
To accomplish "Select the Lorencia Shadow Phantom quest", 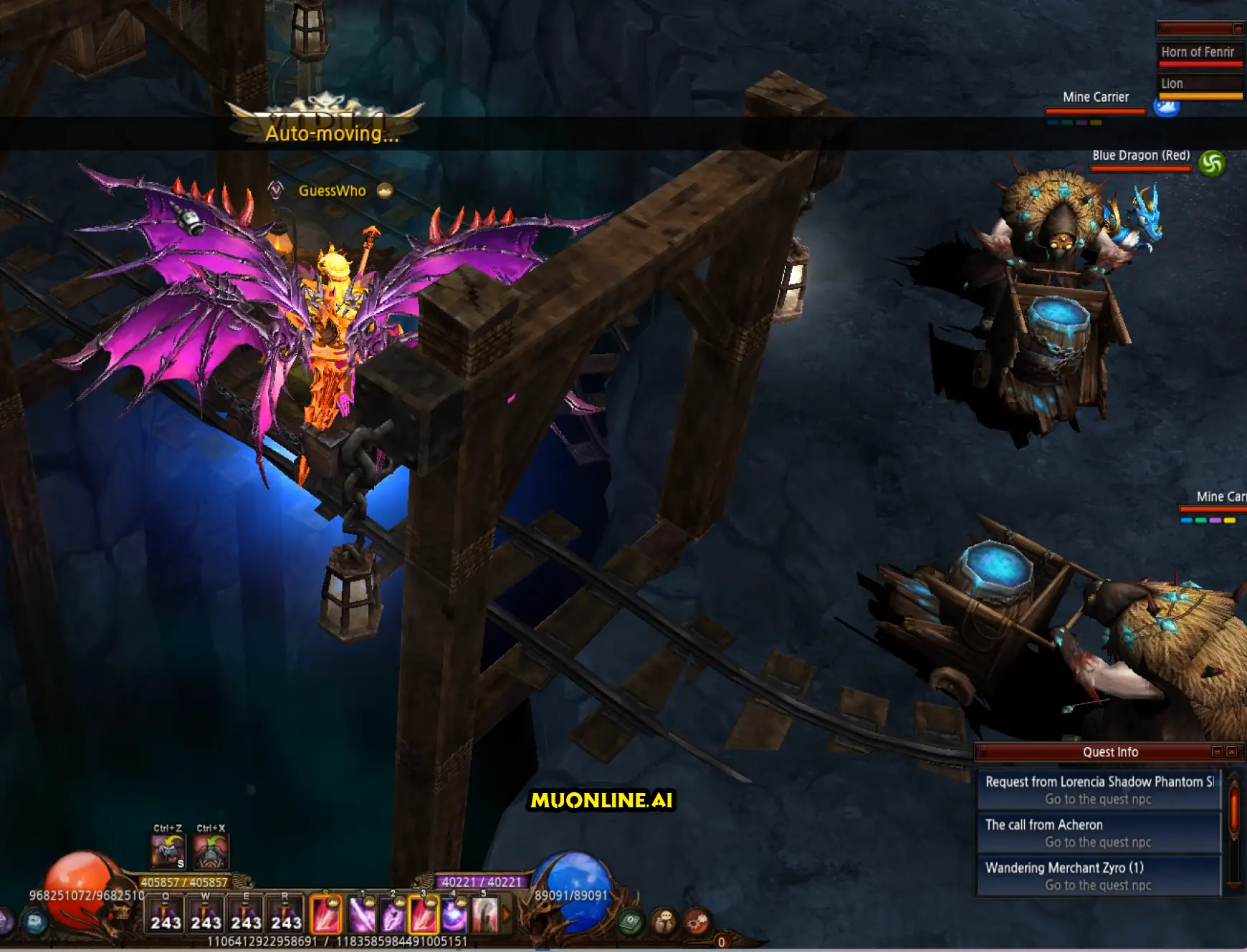I will (1099, 789).
